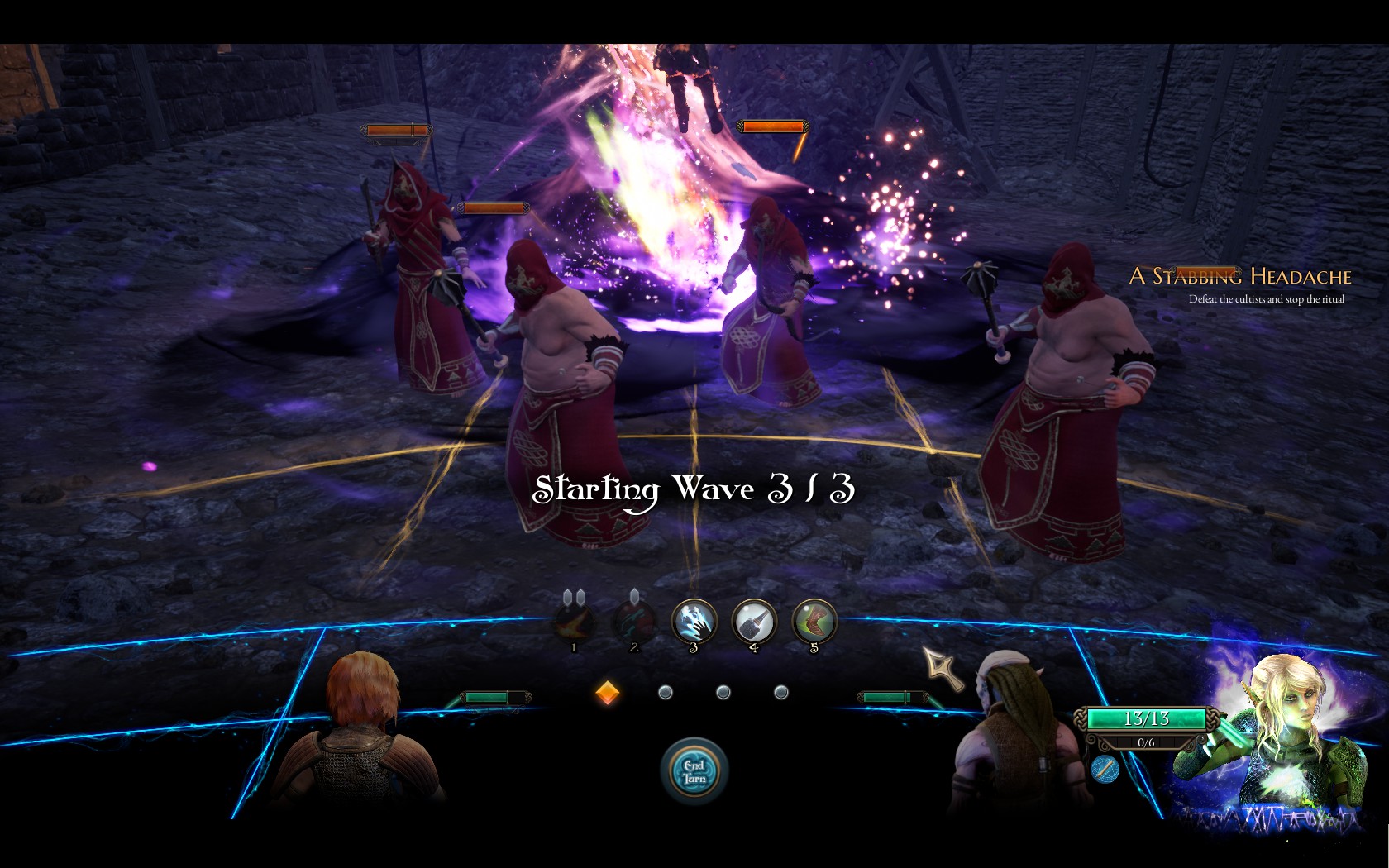Activate the boot kick ability in slot 5
This screenshot has height=868, width=1389.
point(814,622)
